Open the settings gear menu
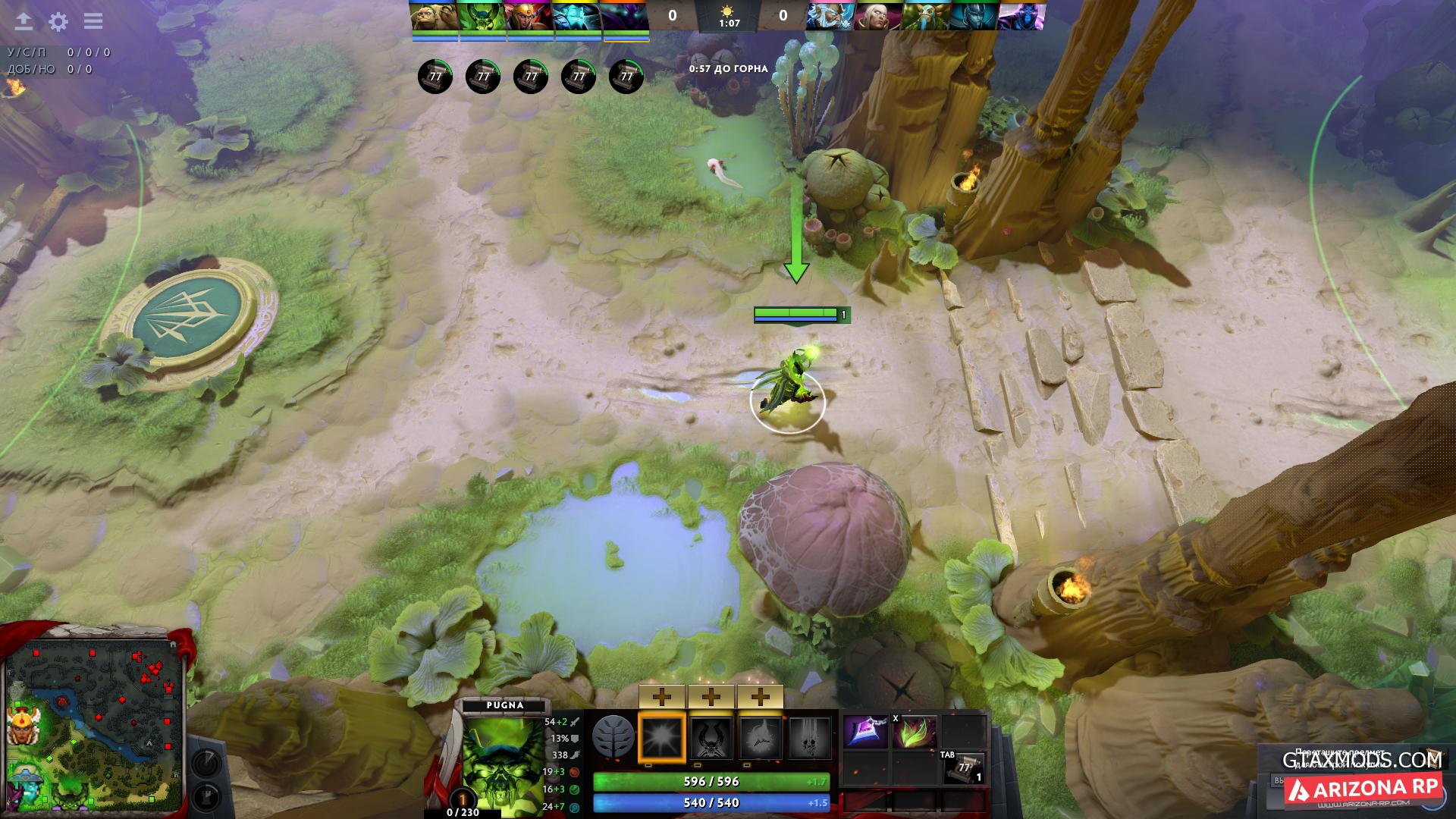The image size is (1456, 819). coord(58,22)
